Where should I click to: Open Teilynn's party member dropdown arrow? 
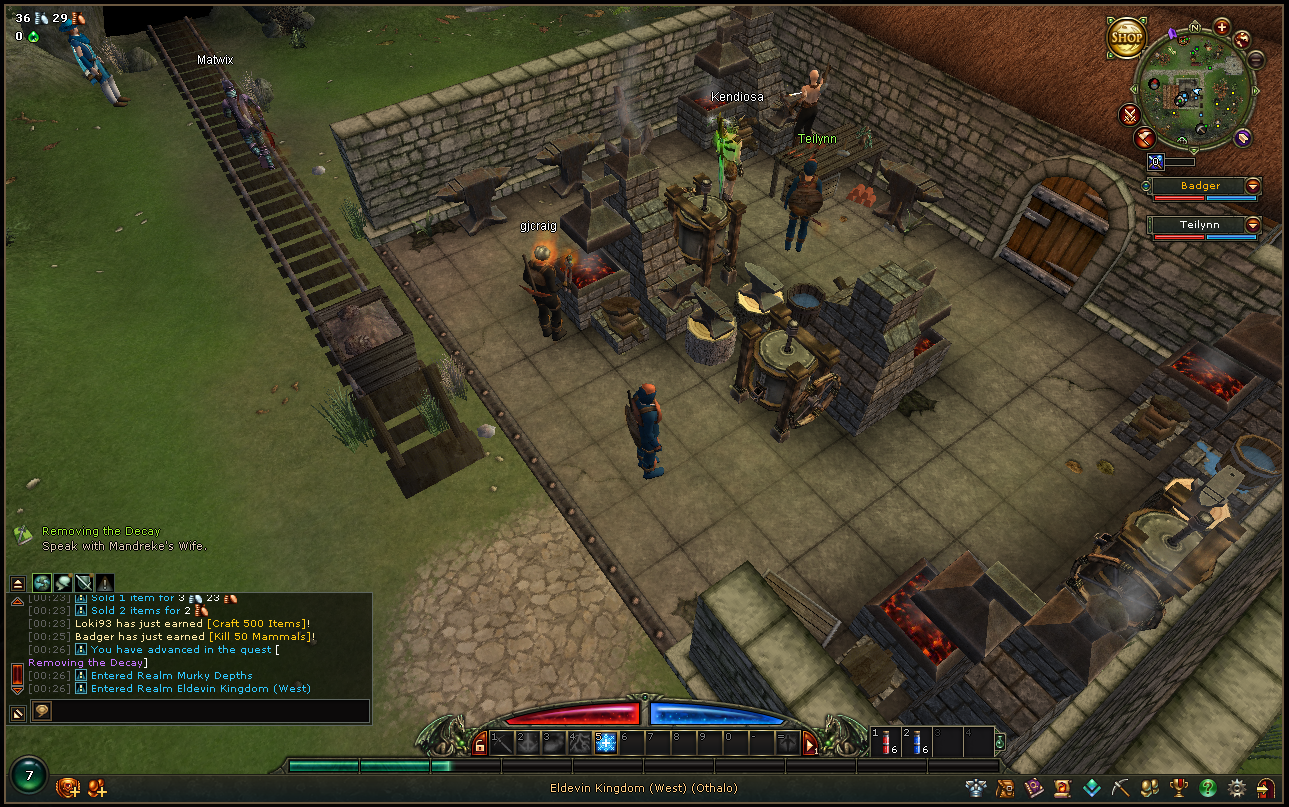click(1252, 225)
